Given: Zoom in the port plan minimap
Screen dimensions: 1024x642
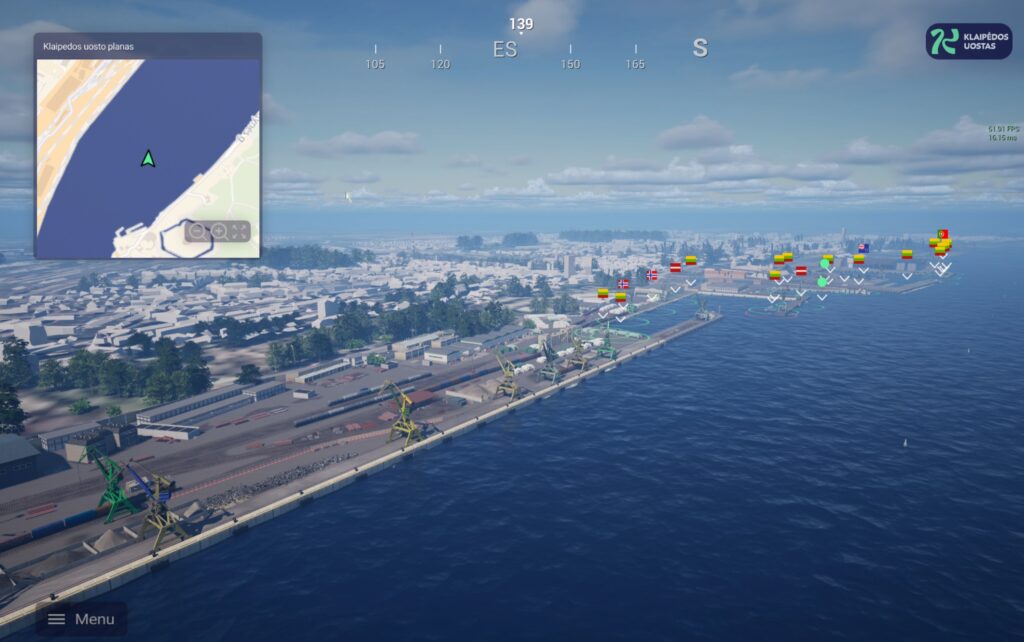Looking at the screenshot, I should [x=218, y=231].
